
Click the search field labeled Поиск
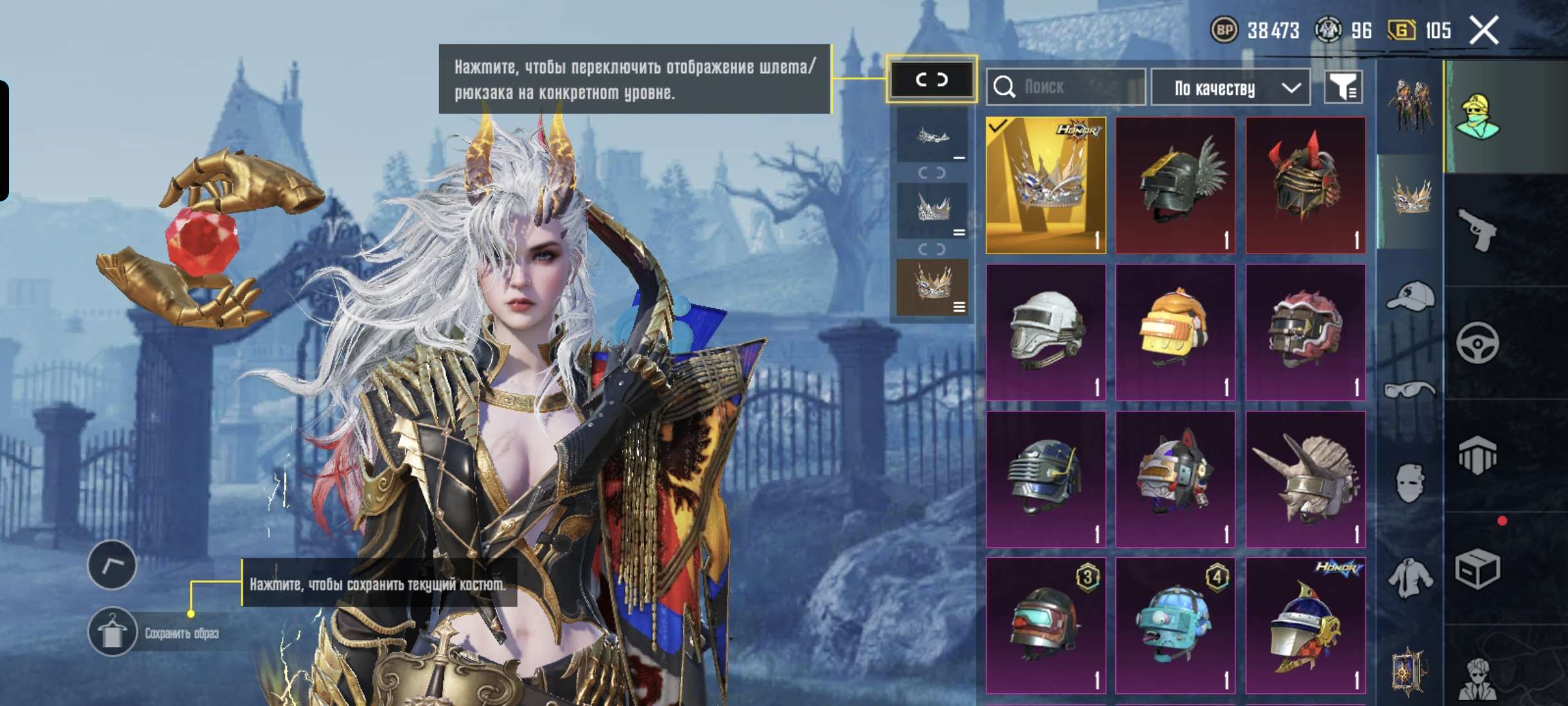pyautogui.click(x=1066, y=87)
